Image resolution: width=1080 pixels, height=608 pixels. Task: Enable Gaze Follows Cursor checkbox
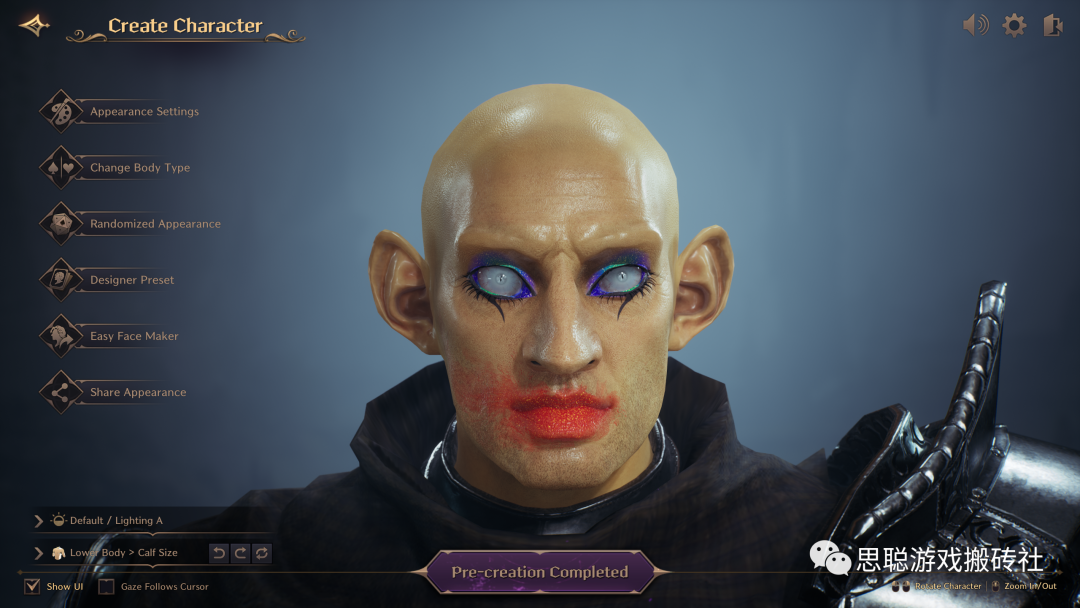(x=106, y=586)
